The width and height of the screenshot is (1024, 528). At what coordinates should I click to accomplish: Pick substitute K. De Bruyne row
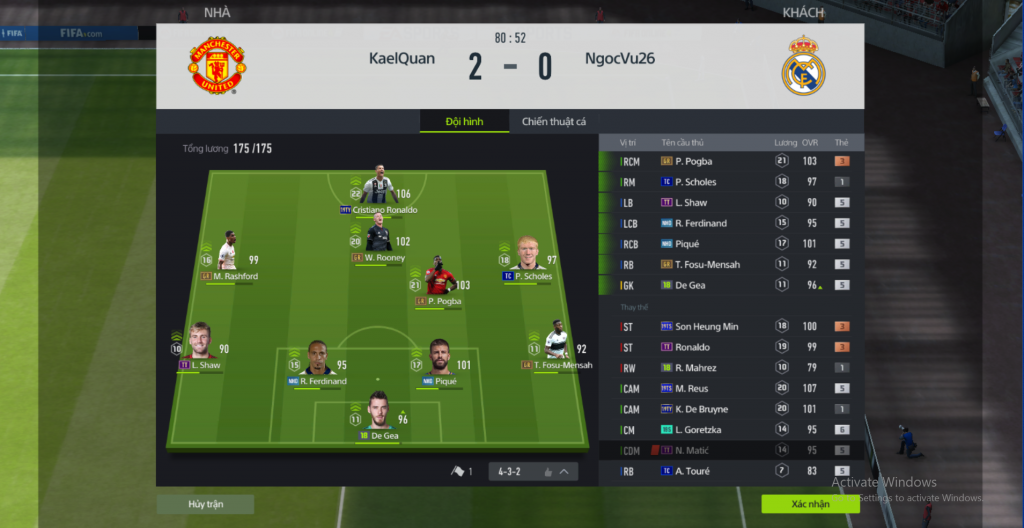click(730, 409)
